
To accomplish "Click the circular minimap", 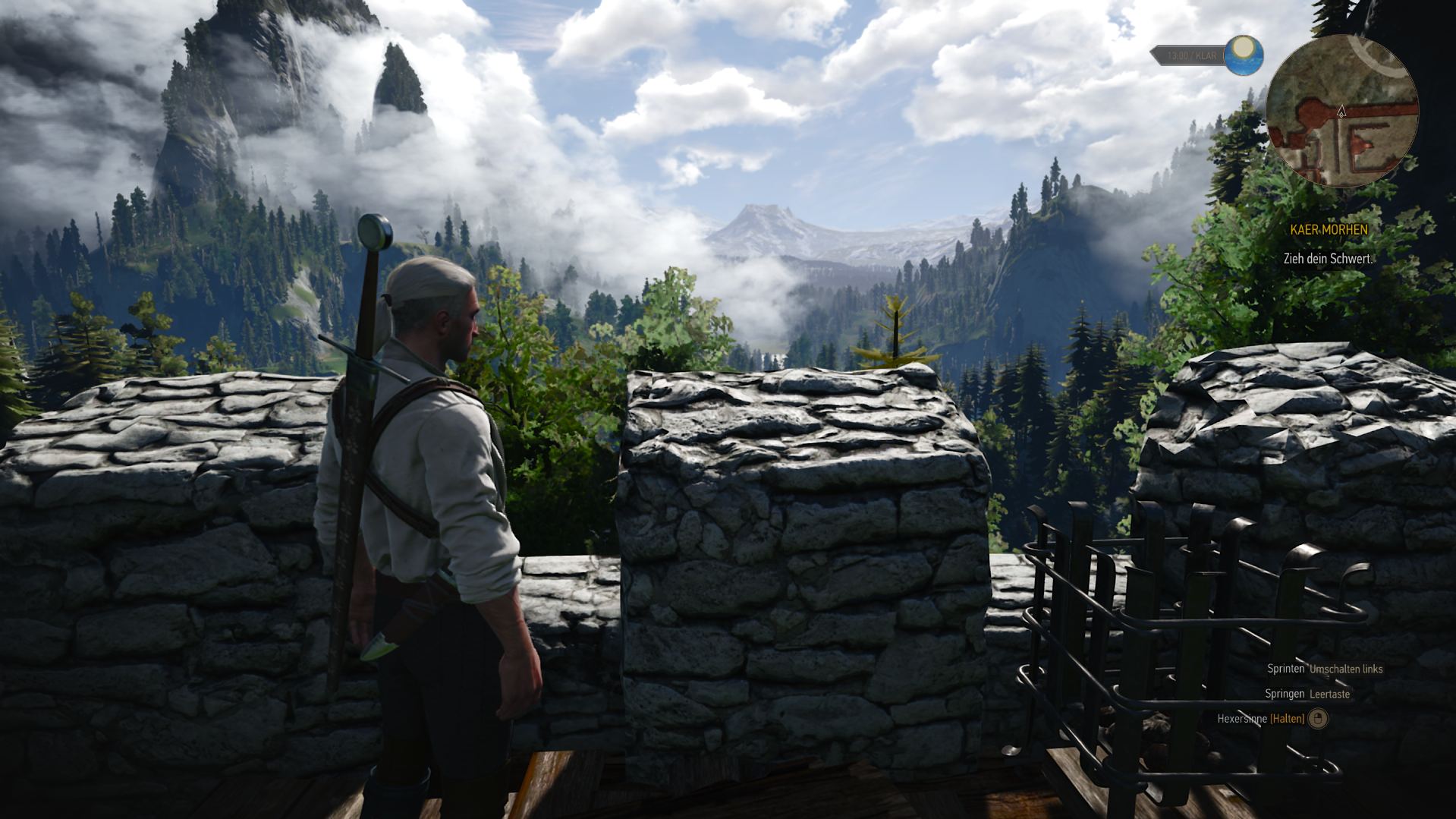I will tap(1341, 111).
